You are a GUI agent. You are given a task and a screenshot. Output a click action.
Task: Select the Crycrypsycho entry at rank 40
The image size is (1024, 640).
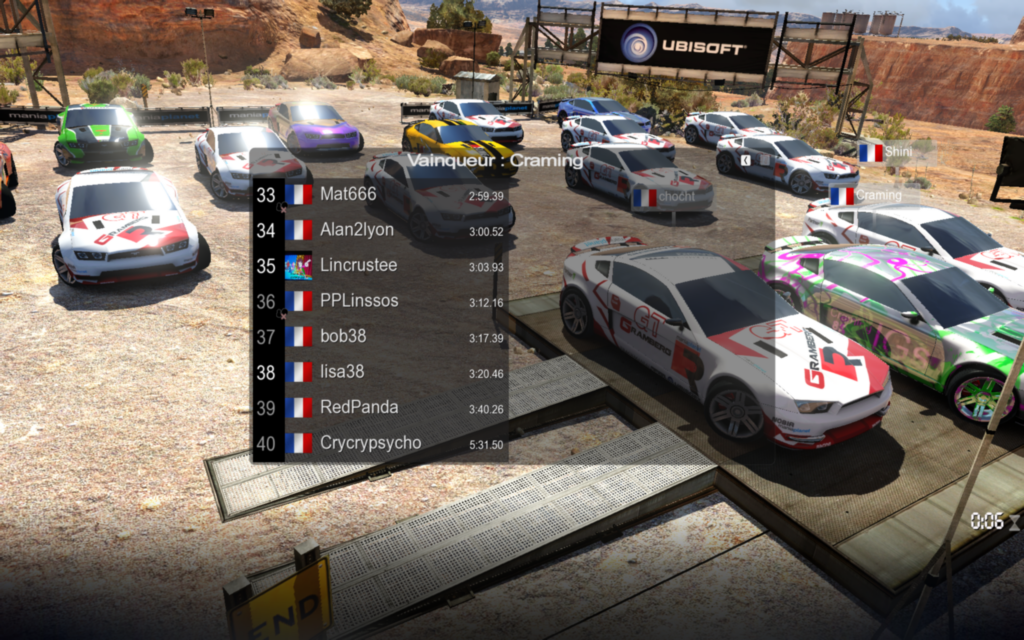point(380,443)
